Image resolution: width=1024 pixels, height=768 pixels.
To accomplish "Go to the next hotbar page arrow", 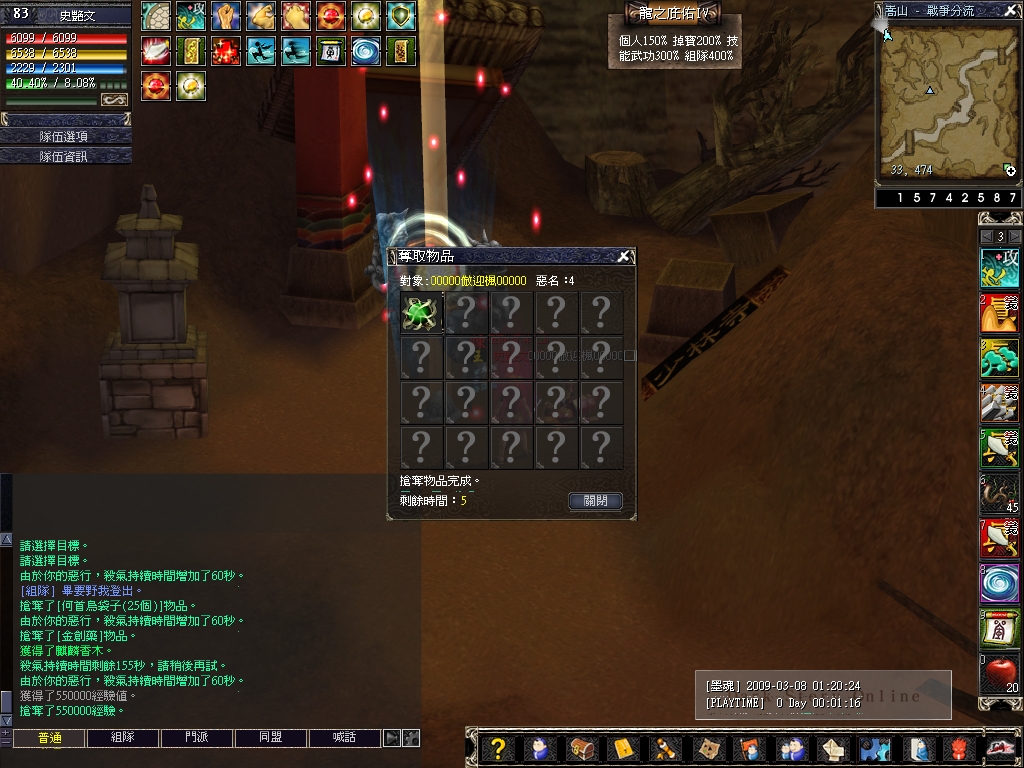I will (x=1014, y=237).
